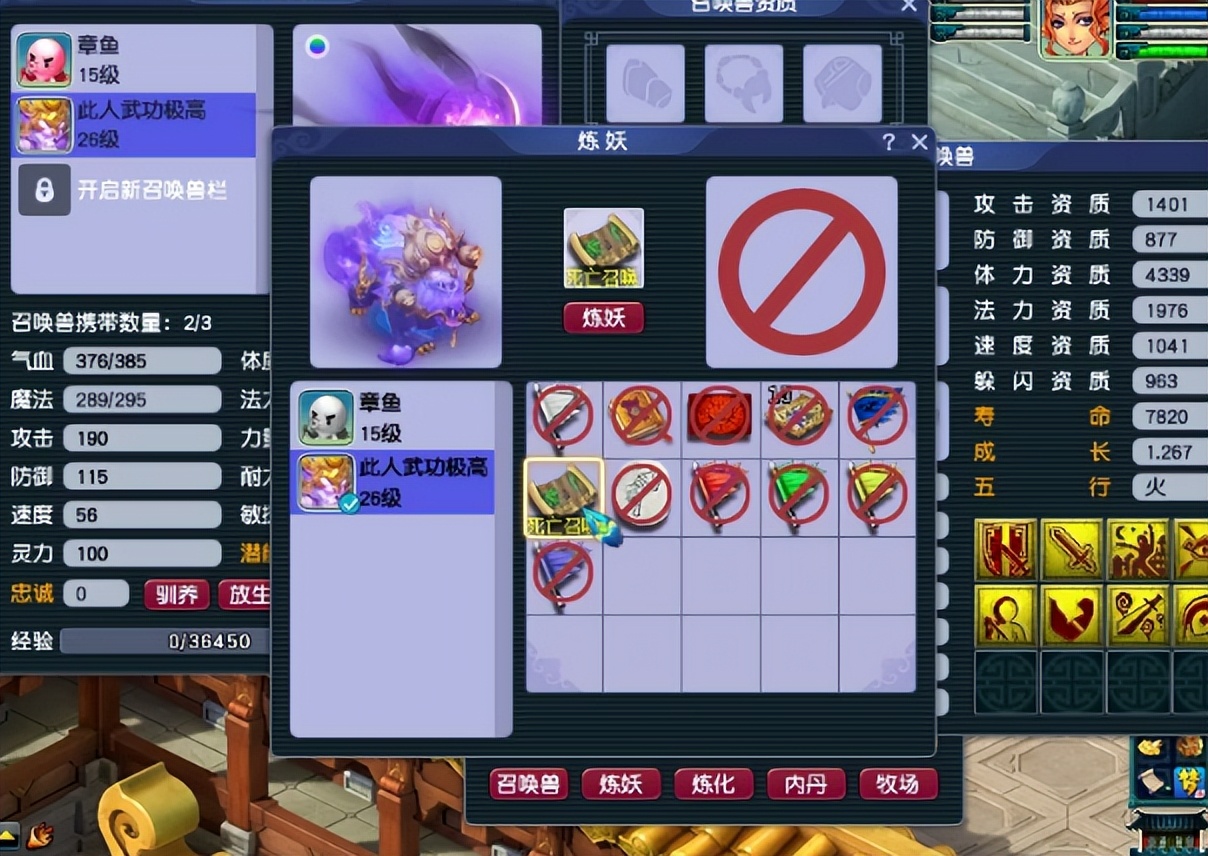Open the 牧场 tab
The image size is (1208, 856).
[898, 785]
